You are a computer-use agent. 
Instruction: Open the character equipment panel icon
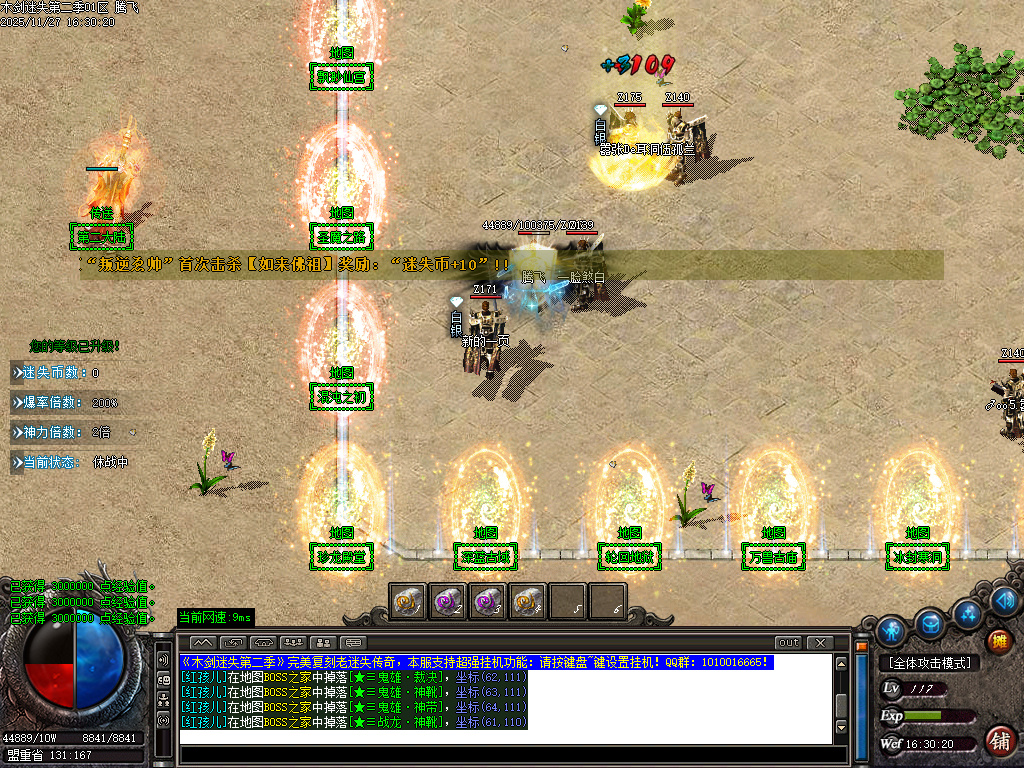(891, 631)
